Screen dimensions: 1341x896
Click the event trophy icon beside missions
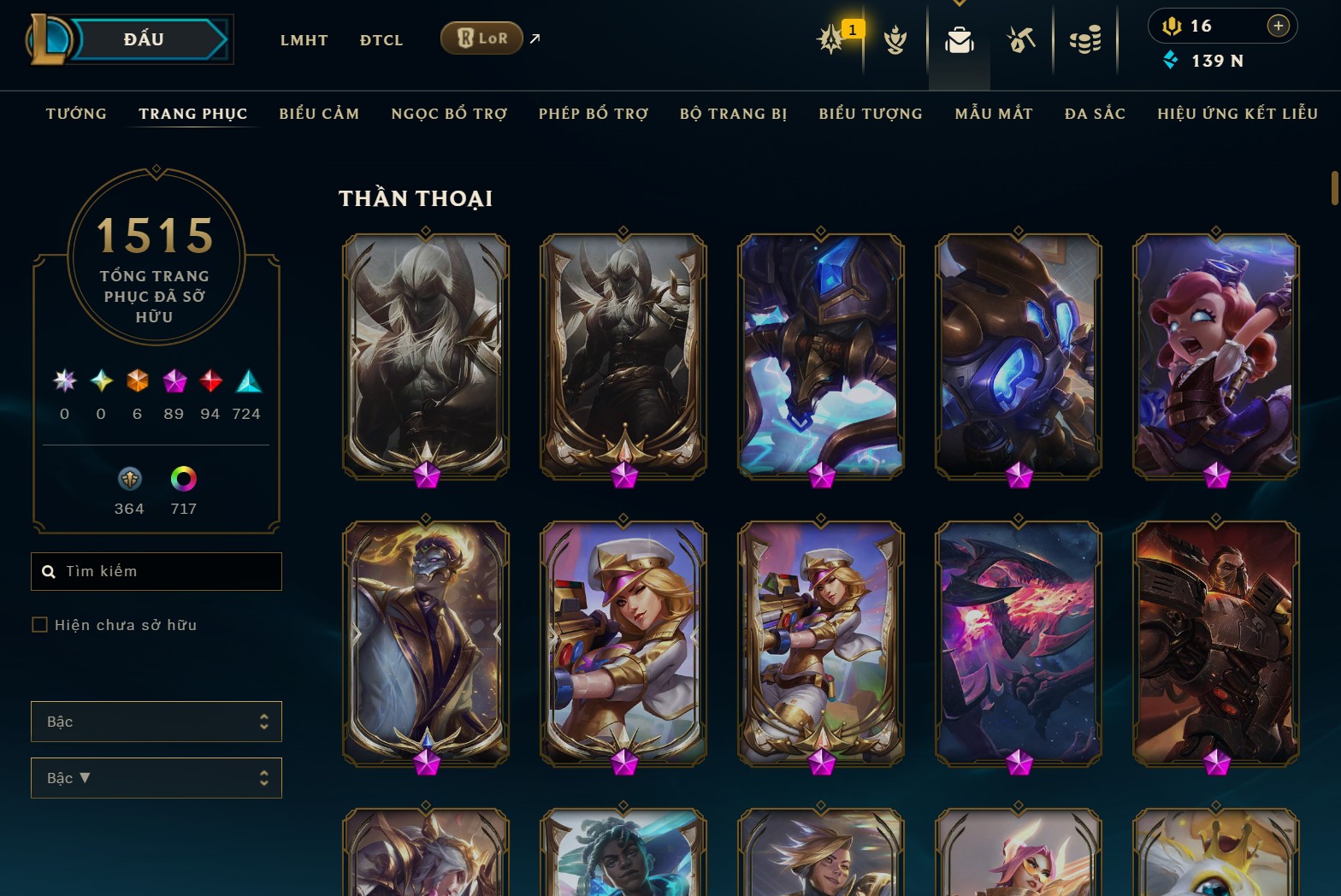click(895, 38)
